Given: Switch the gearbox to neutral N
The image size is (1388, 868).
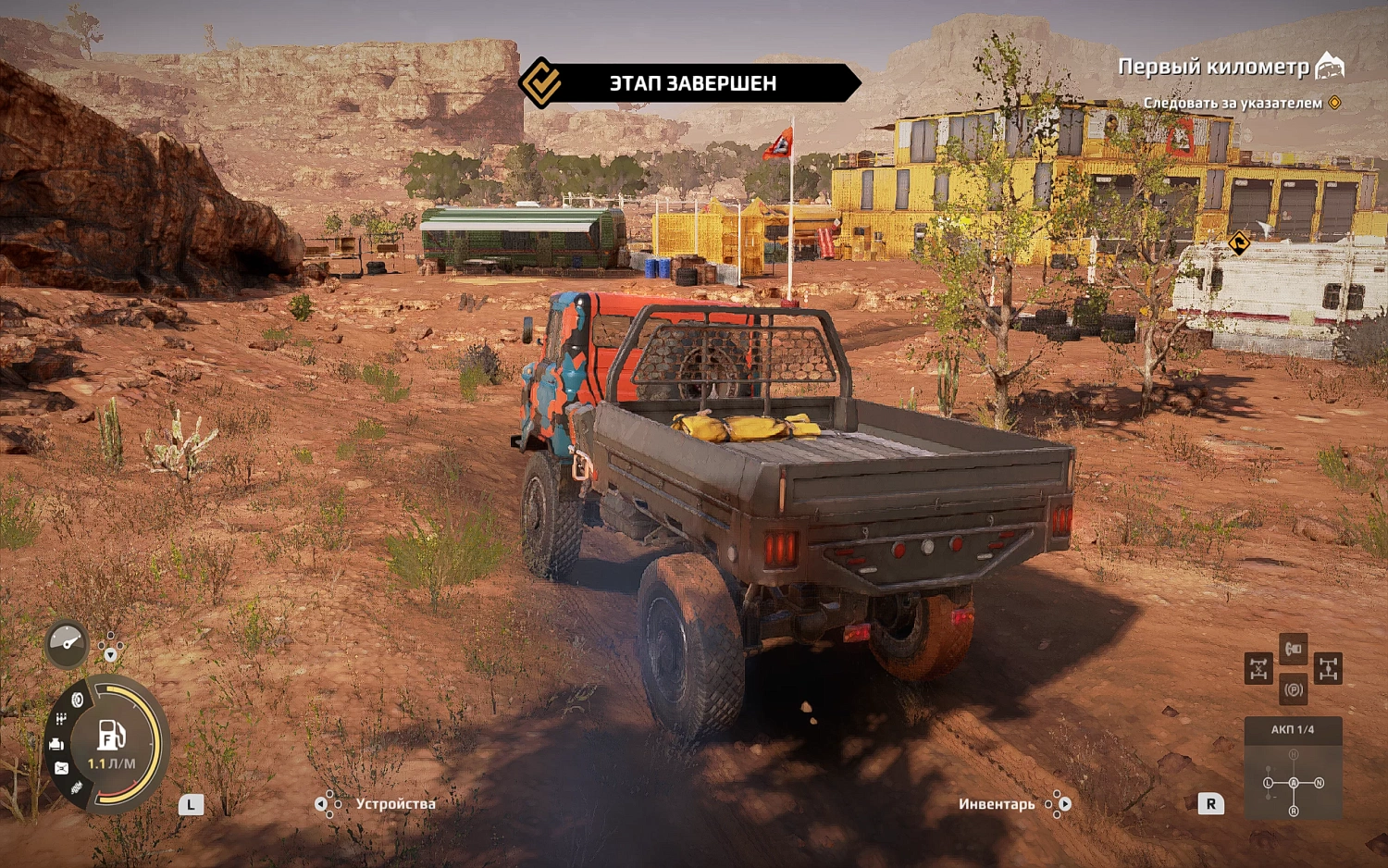Looking at the screenshot, I should [x=1319, y=783].
